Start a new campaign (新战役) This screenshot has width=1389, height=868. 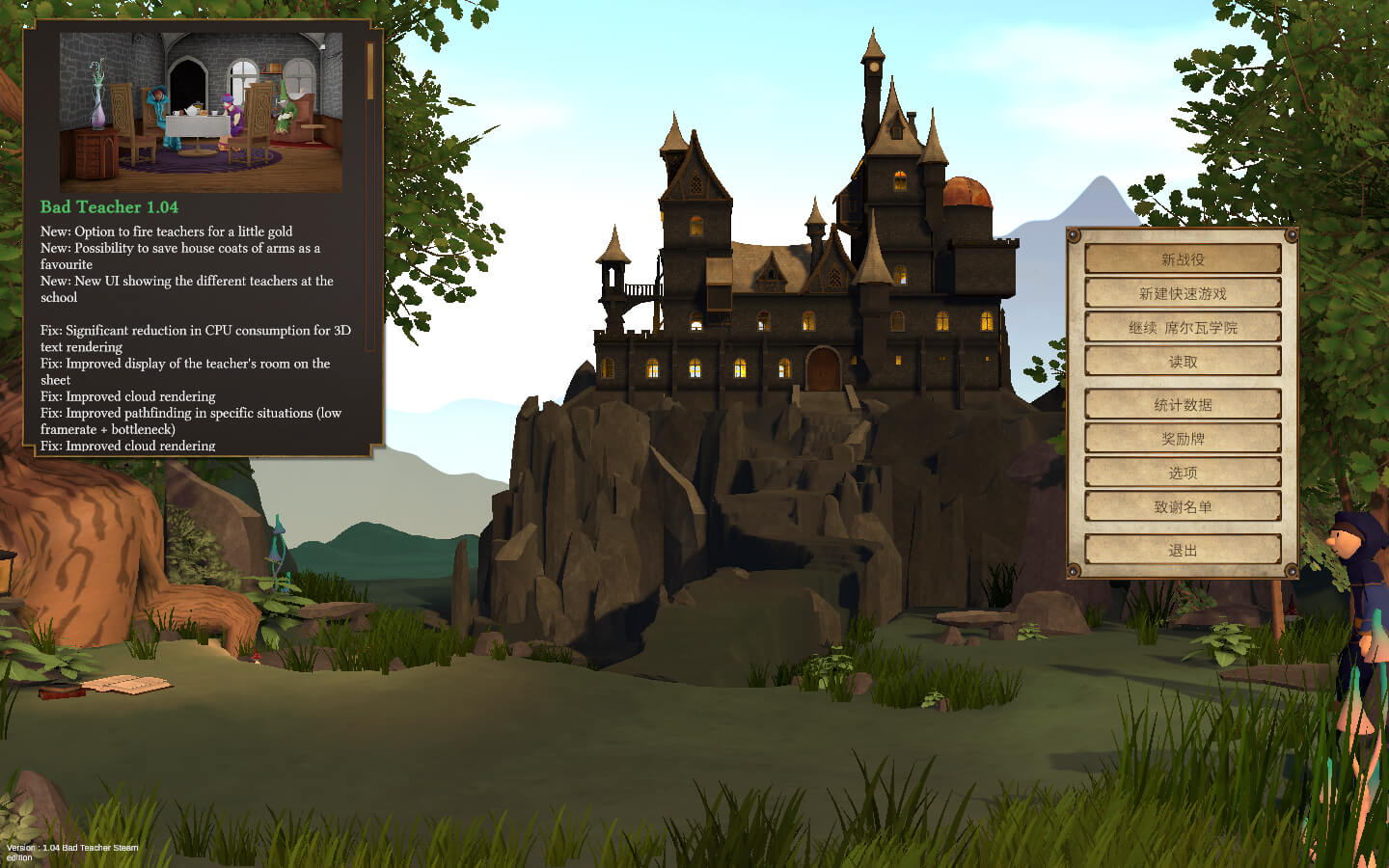pyautogui.click(x=1183, y=259)
